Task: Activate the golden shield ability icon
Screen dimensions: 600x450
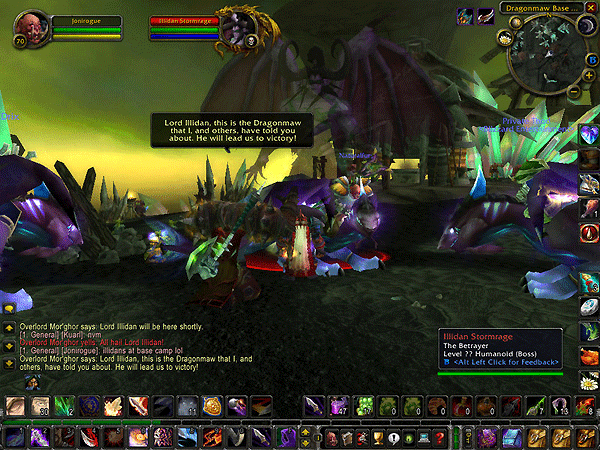Action: [x=211, y=405]
